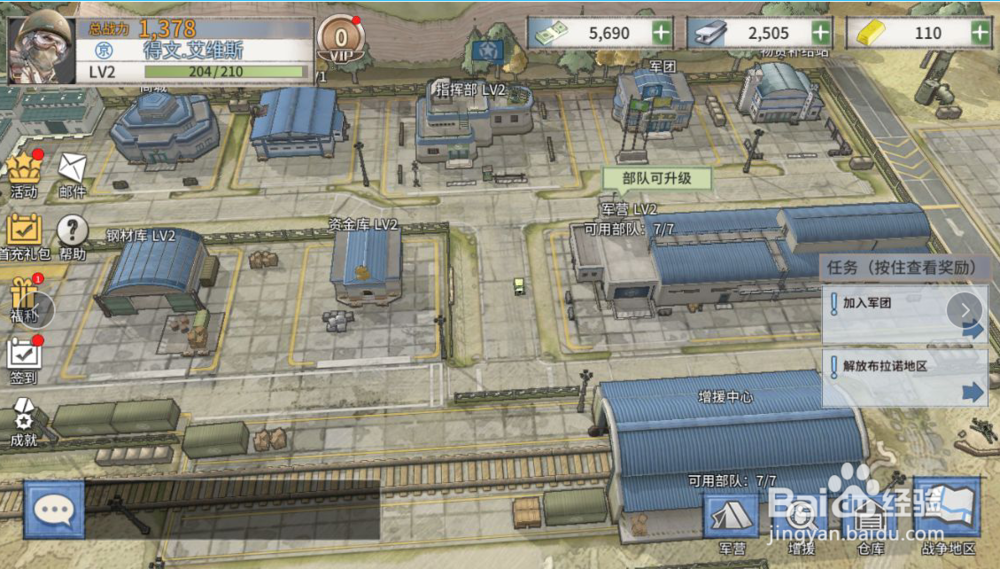Open the 邮件 mail envelope
This screenshot has height=569, width=1000.
click(x=72, y=173)
